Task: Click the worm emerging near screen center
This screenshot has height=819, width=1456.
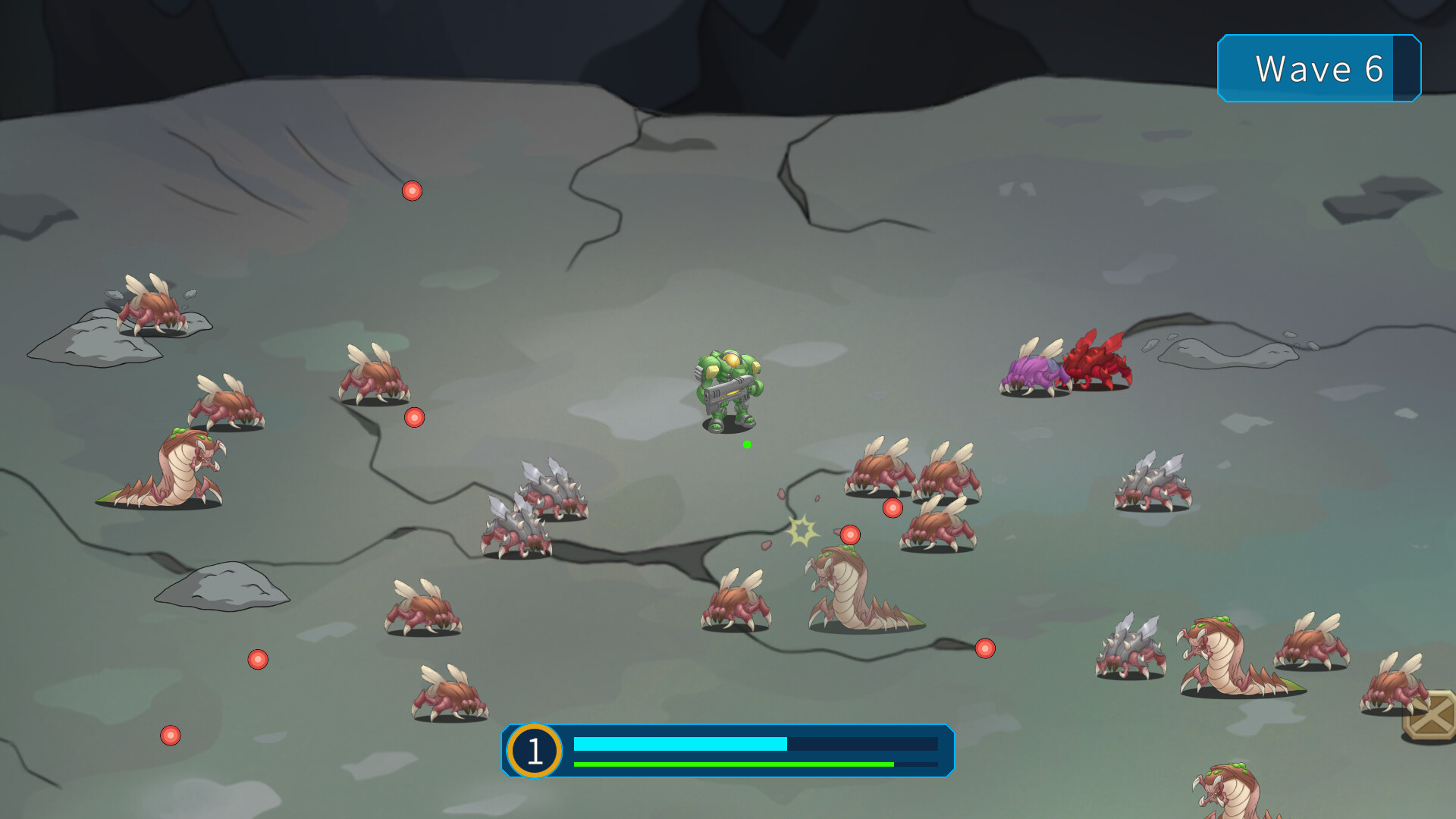Action: pos(849,591)
